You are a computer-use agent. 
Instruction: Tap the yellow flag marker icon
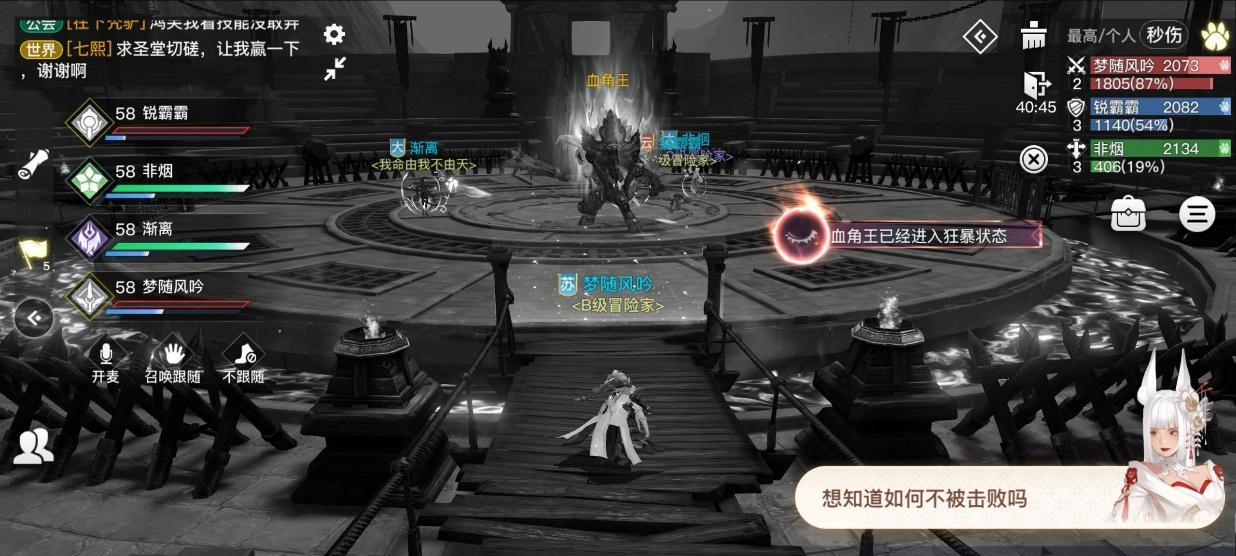coord(32,253)
